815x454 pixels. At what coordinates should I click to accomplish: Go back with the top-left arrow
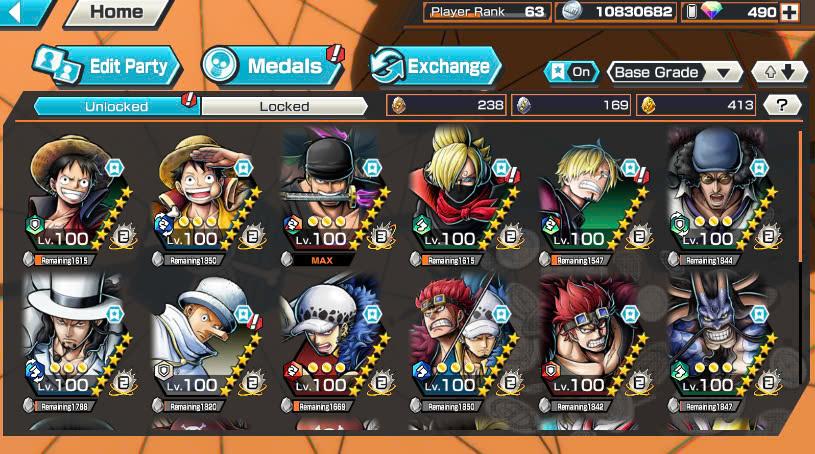[x=24, y=12]
